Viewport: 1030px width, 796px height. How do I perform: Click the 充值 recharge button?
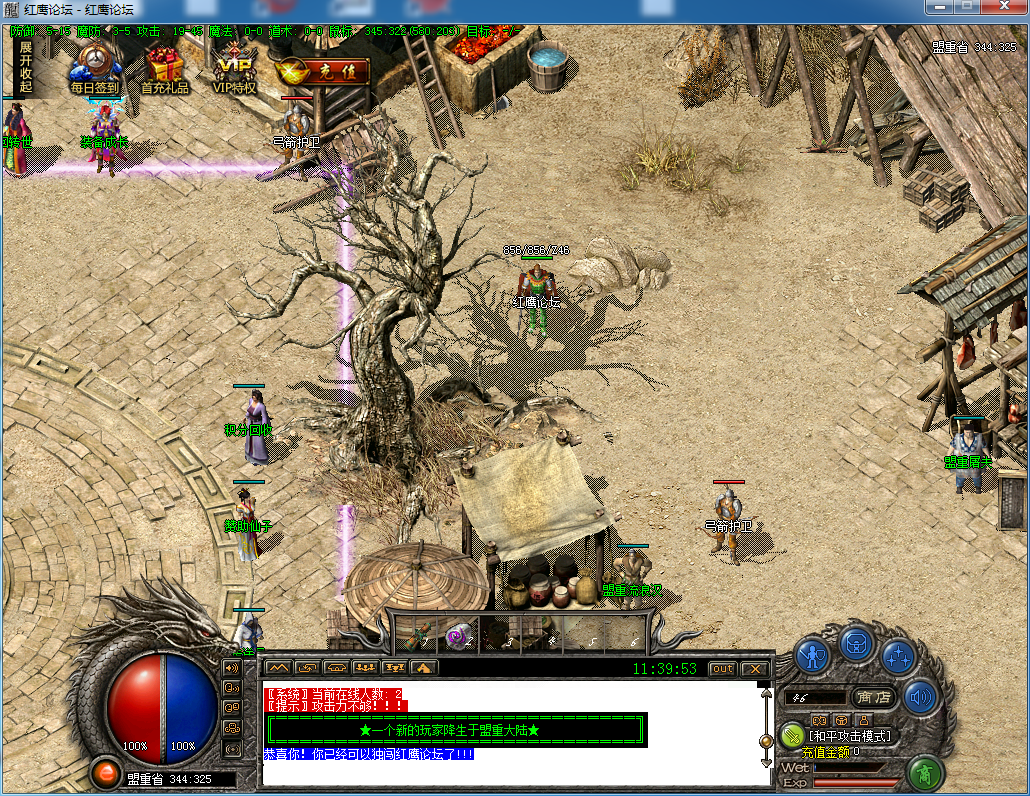point(320,72)
